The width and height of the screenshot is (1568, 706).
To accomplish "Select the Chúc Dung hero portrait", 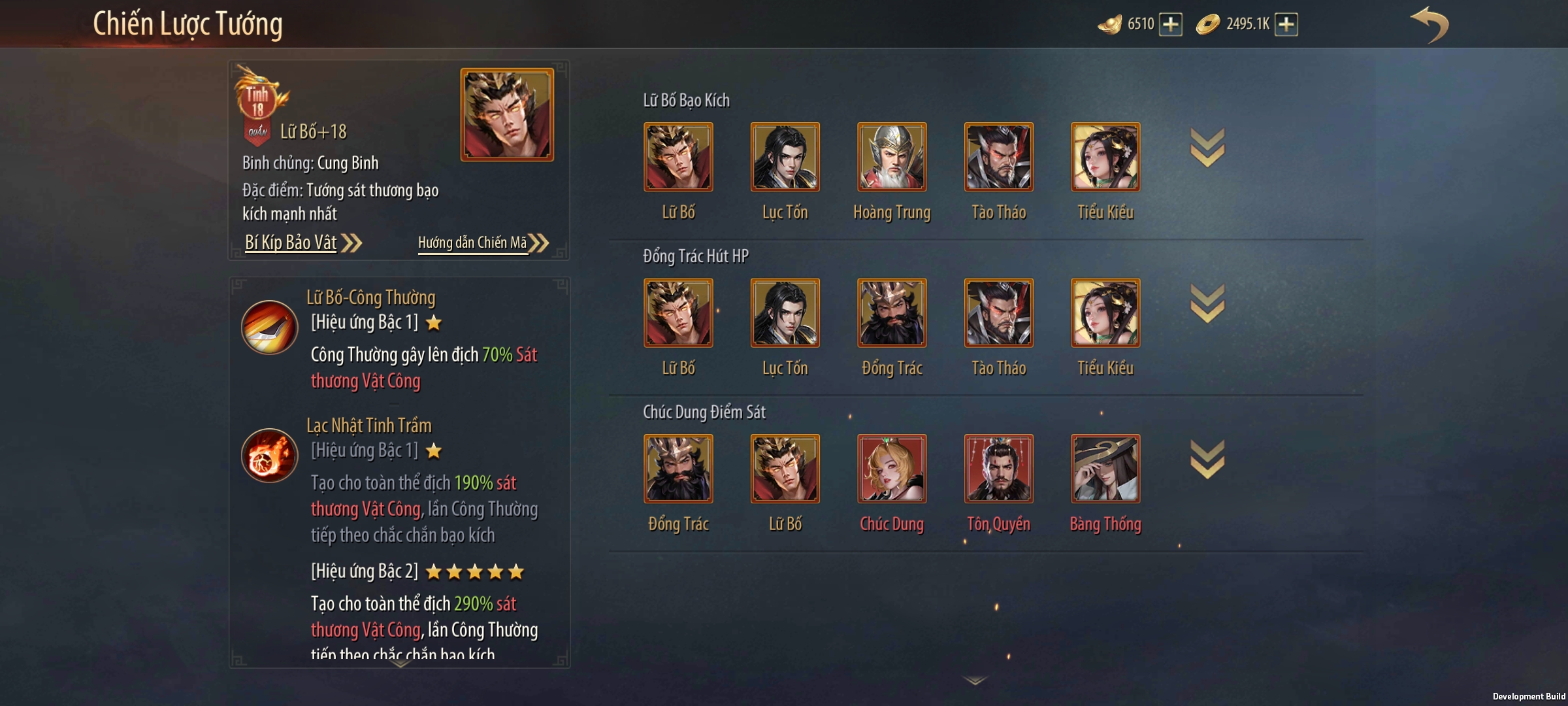I will 892,469.
